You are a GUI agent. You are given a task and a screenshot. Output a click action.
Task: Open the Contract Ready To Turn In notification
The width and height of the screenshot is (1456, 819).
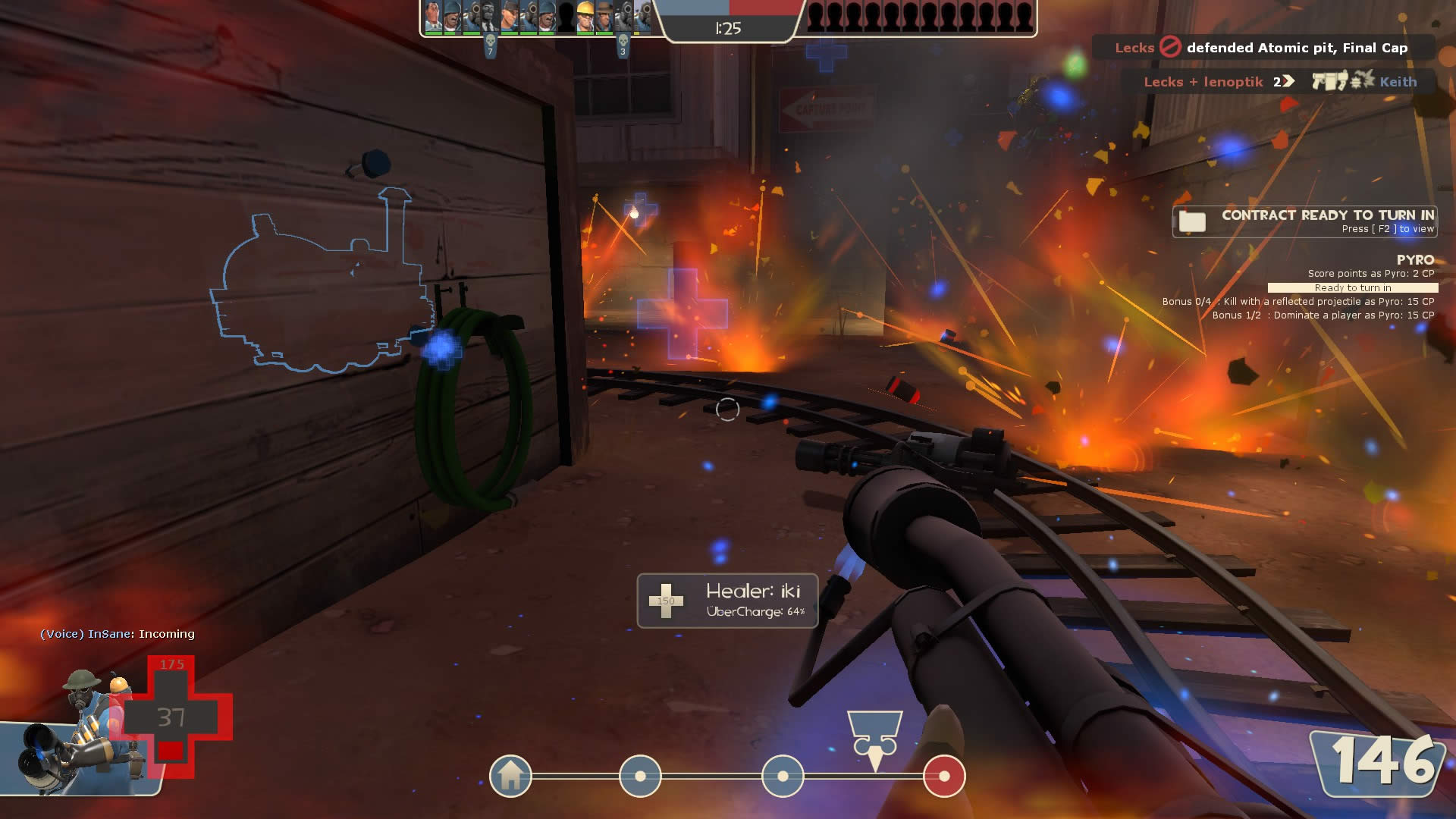coord(1304,221)
